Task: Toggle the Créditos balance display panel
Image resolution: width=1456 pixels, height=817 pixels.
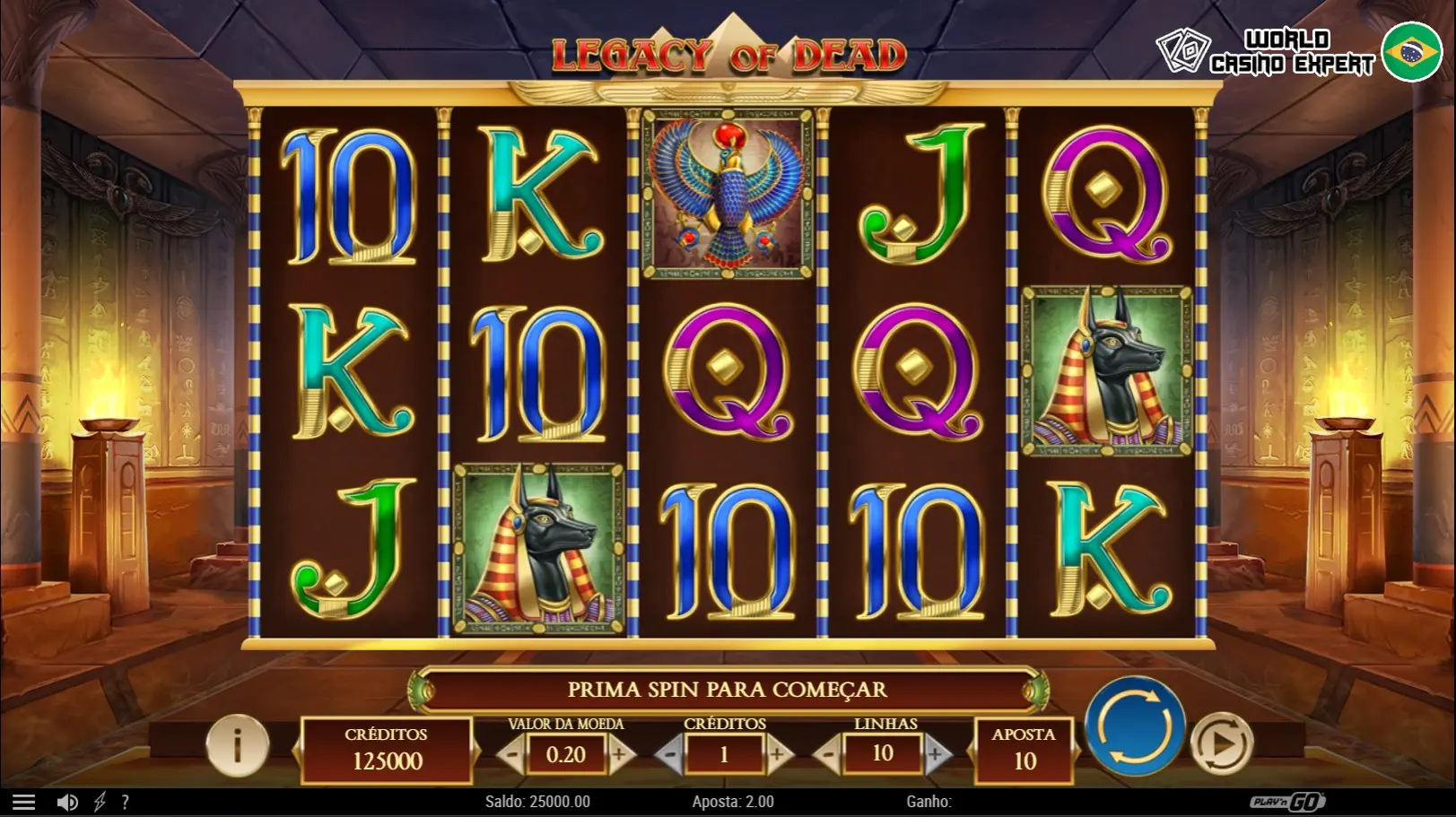Action: point(387,750)
